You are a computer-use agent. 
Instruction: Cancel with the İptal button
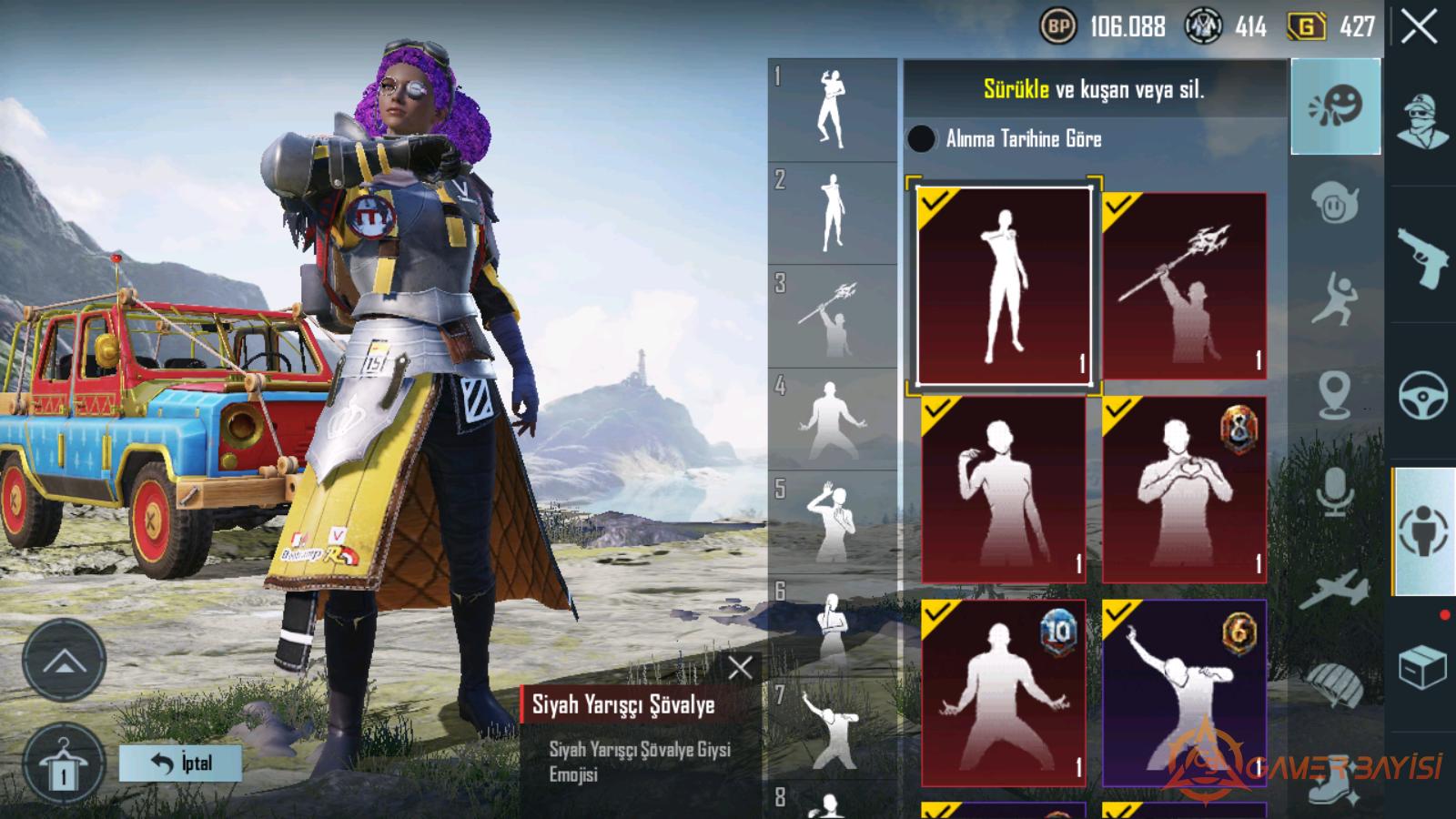[180, 763]
